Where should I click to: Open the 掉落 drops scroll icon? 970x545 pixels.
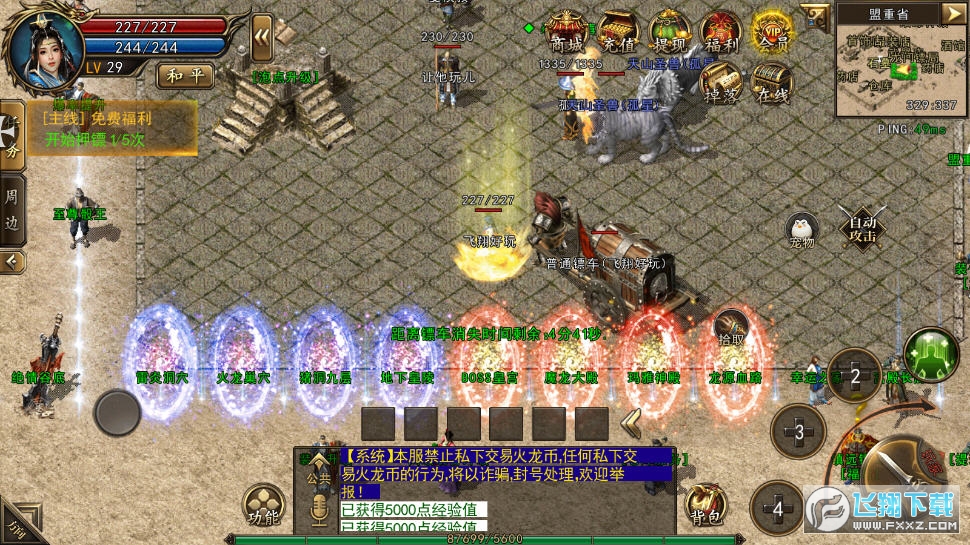(720, 84)
